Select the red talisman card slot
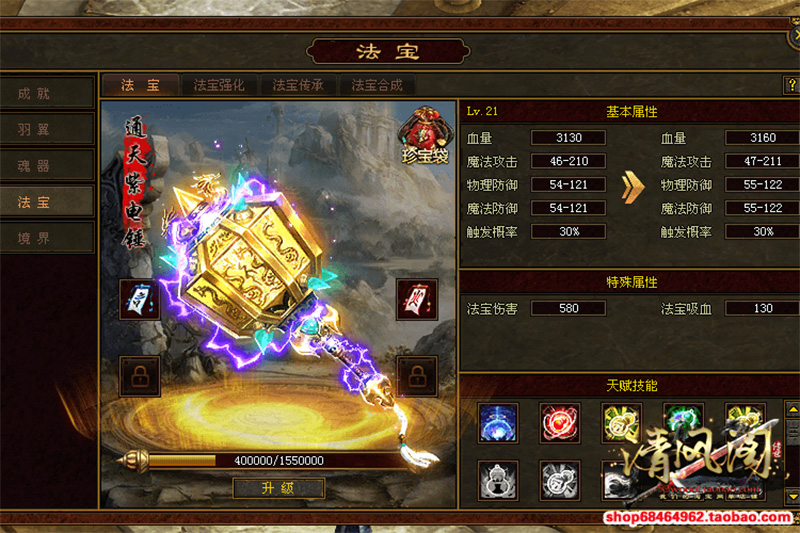This screenshot has height=533, width=800. 415,298
